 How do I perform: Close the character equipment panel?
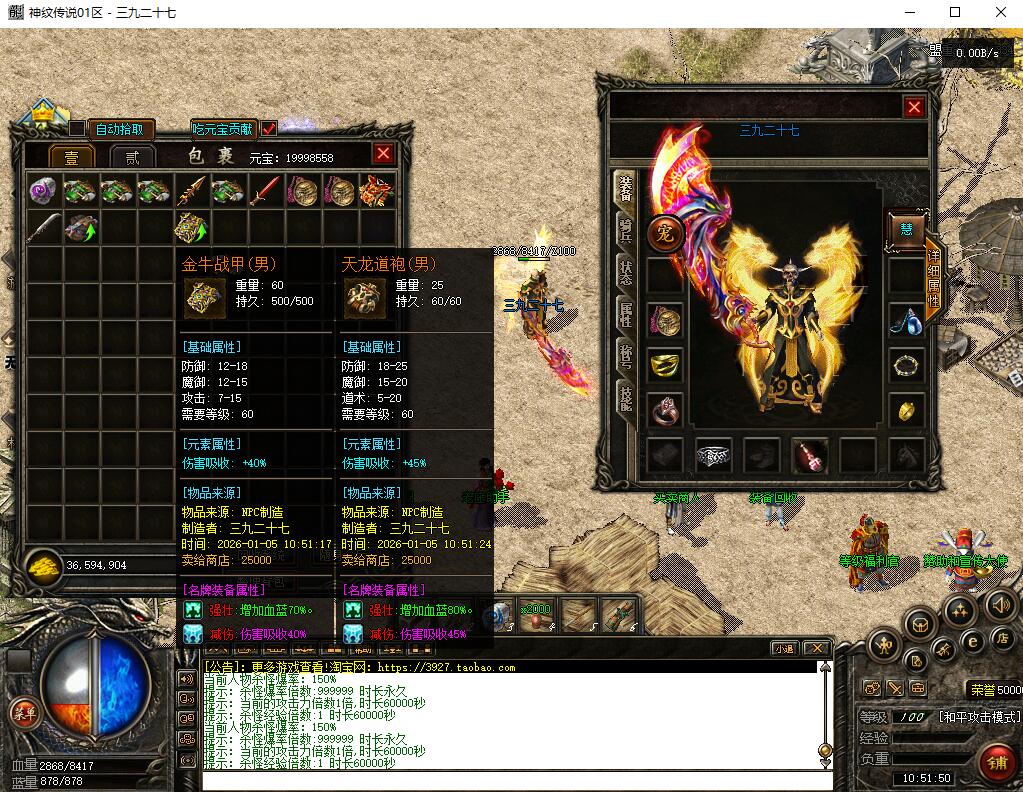point(914,107)
